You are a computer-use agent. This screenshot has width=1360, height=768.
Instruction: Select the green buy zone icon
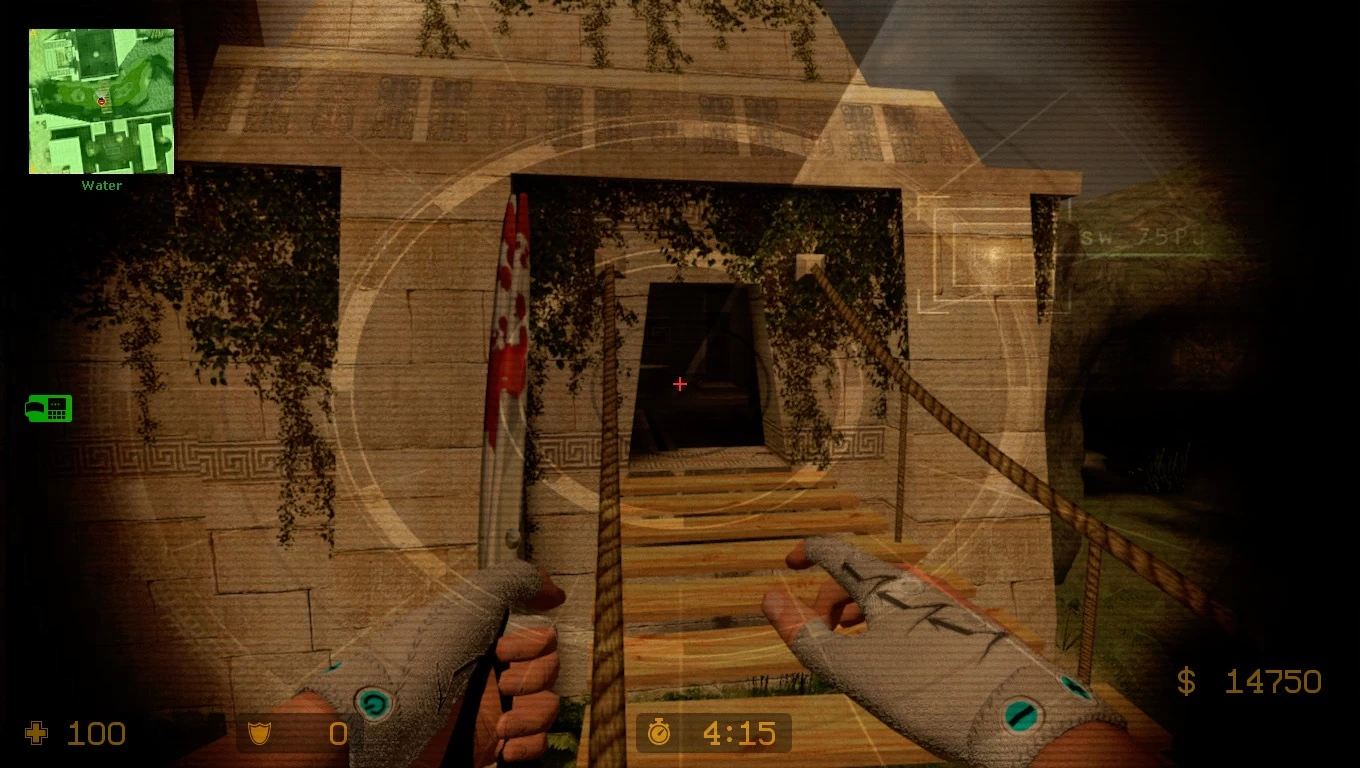tap(49, 408)
